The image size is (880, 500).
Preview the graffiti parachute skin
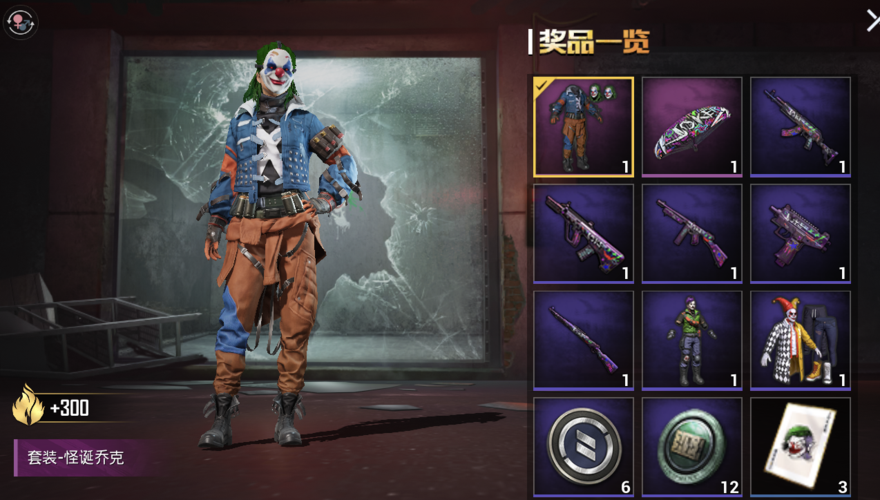click(x=692, y=126)
